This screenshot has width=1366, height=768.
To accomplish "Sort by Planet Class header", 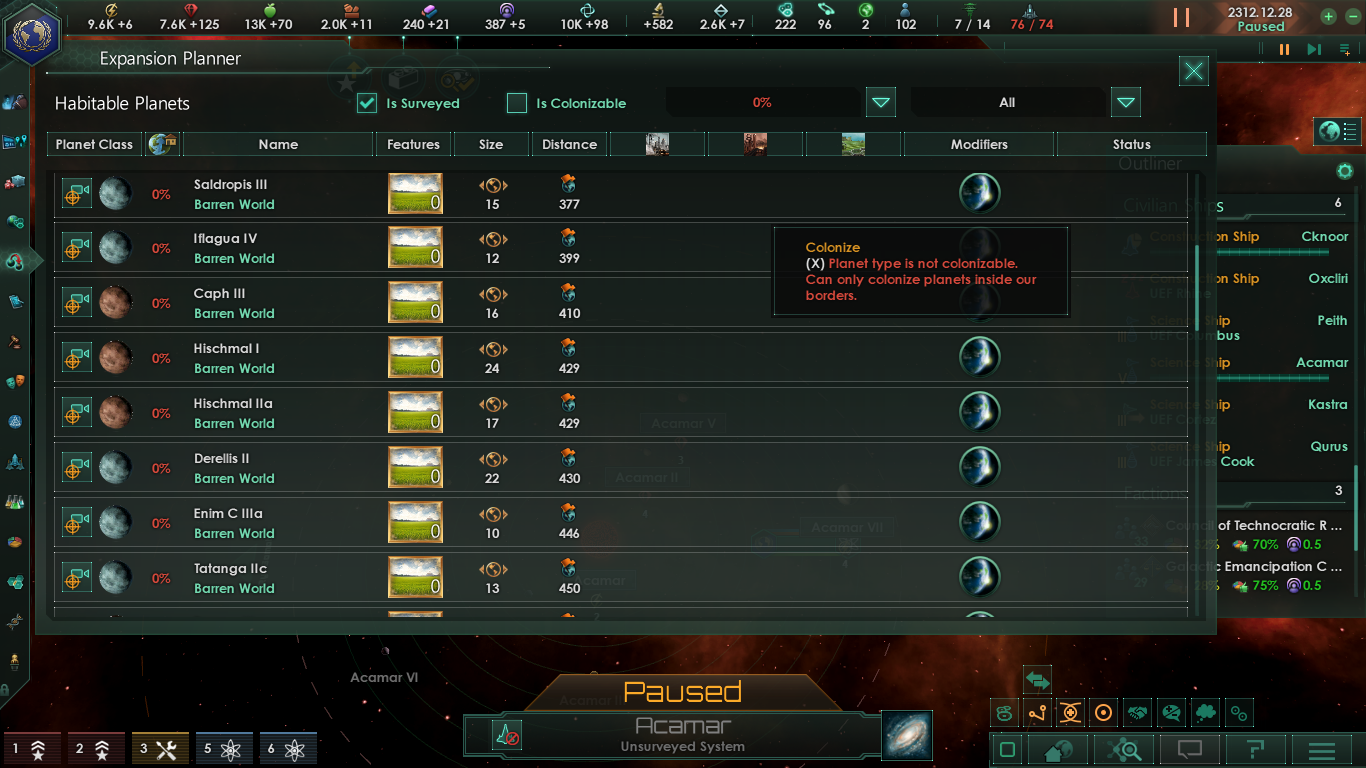I will [x=94, y=145].
